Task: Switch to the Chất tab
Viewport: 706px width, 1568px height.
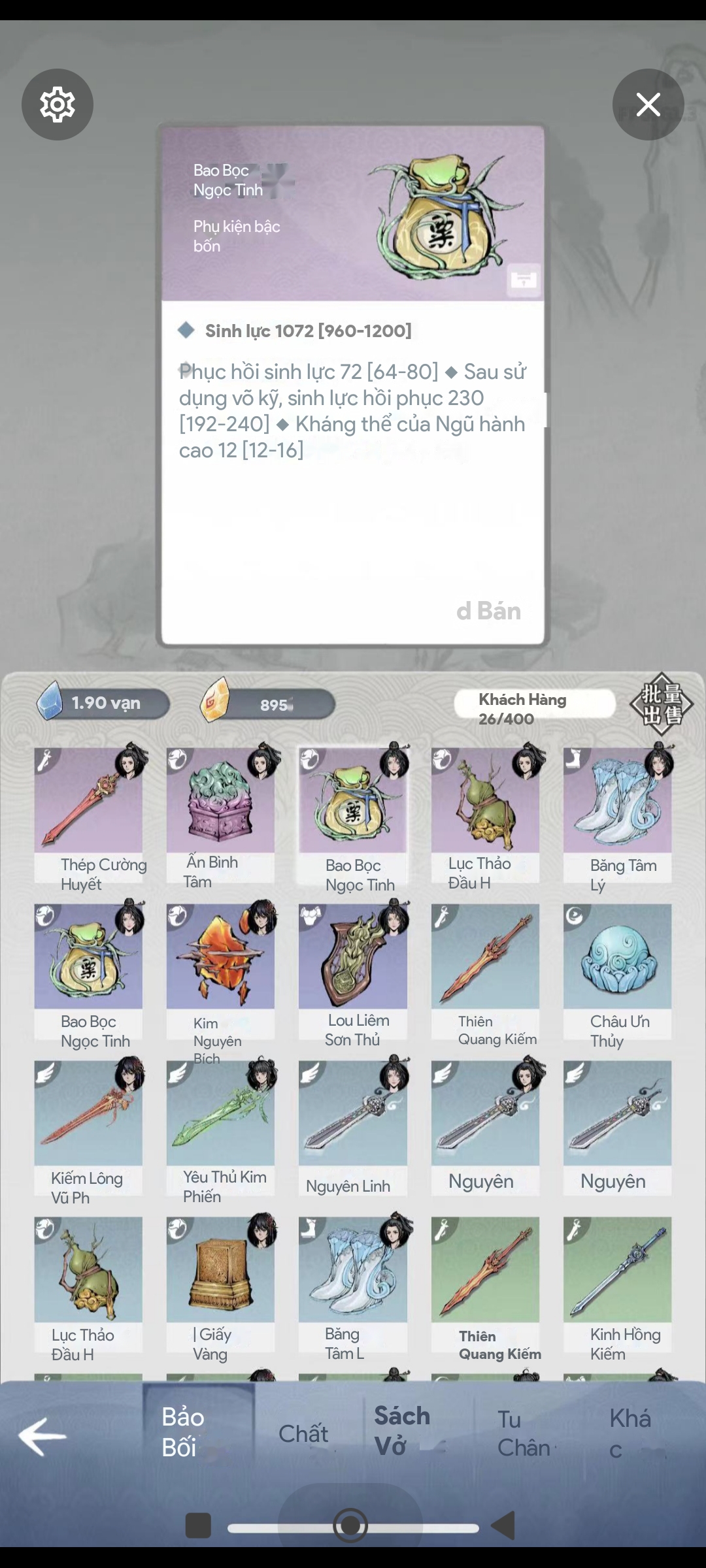Action: click(x=303, y=1434)
